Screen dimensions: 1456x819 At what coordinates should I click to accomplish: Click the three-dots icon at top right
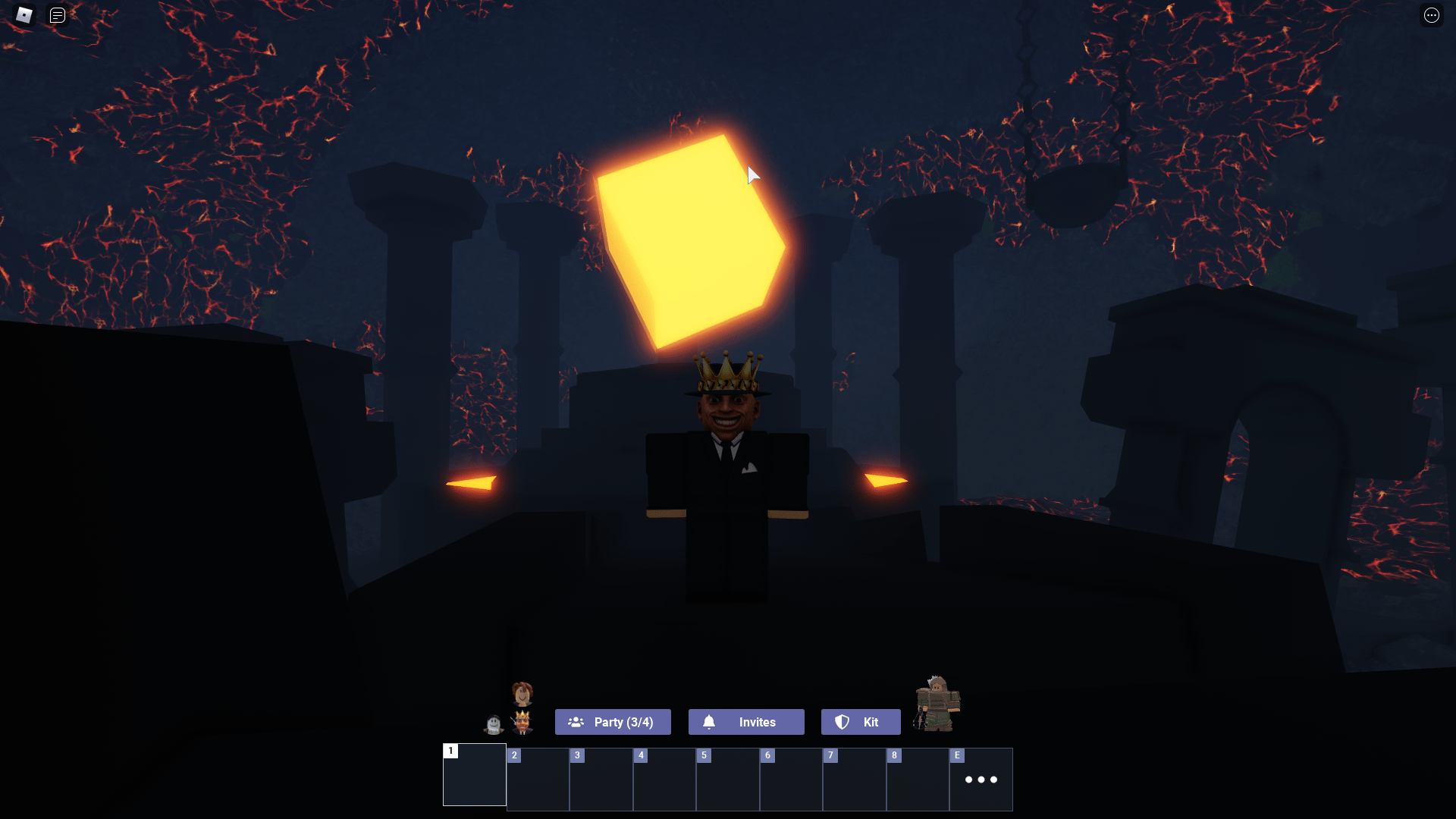tap(1432, 14)
